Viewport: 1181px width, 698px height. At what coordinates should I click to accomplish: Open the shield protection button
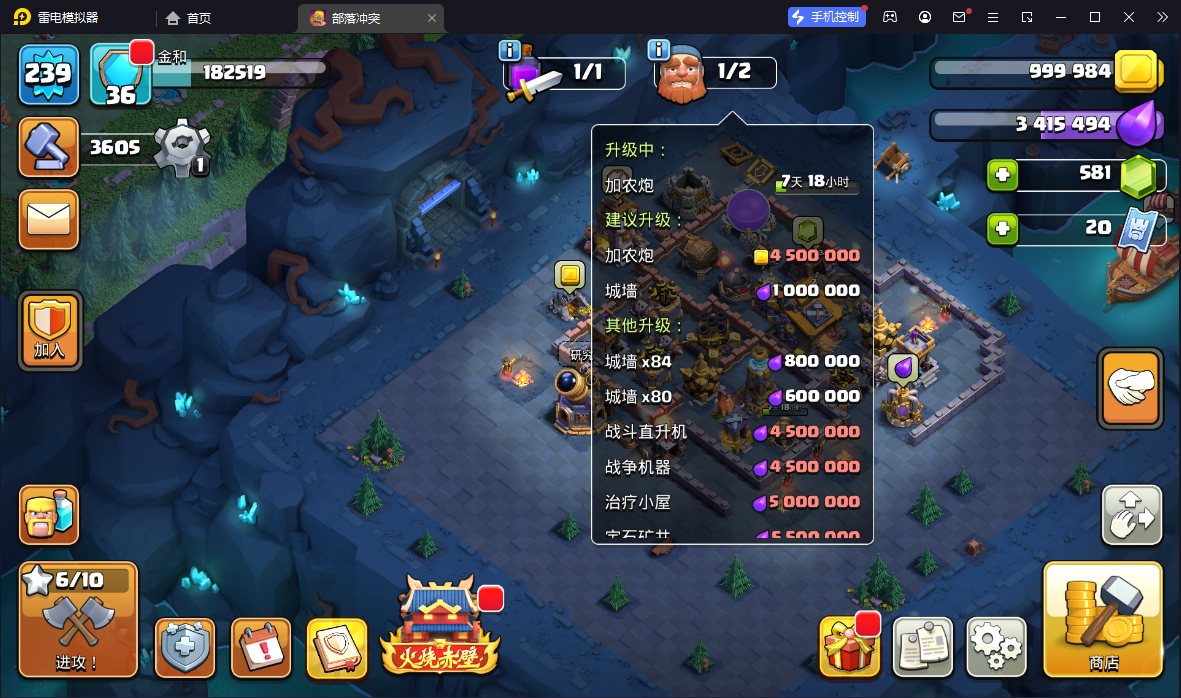coord(185,647)
